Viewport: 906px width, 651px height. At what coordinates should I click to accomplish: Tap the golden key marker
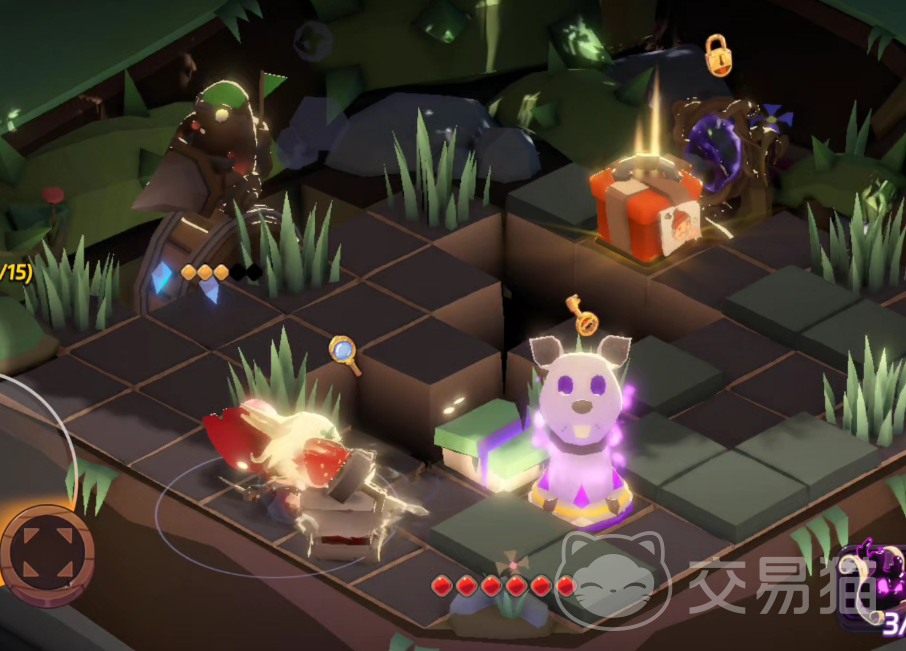click(581, 314)
